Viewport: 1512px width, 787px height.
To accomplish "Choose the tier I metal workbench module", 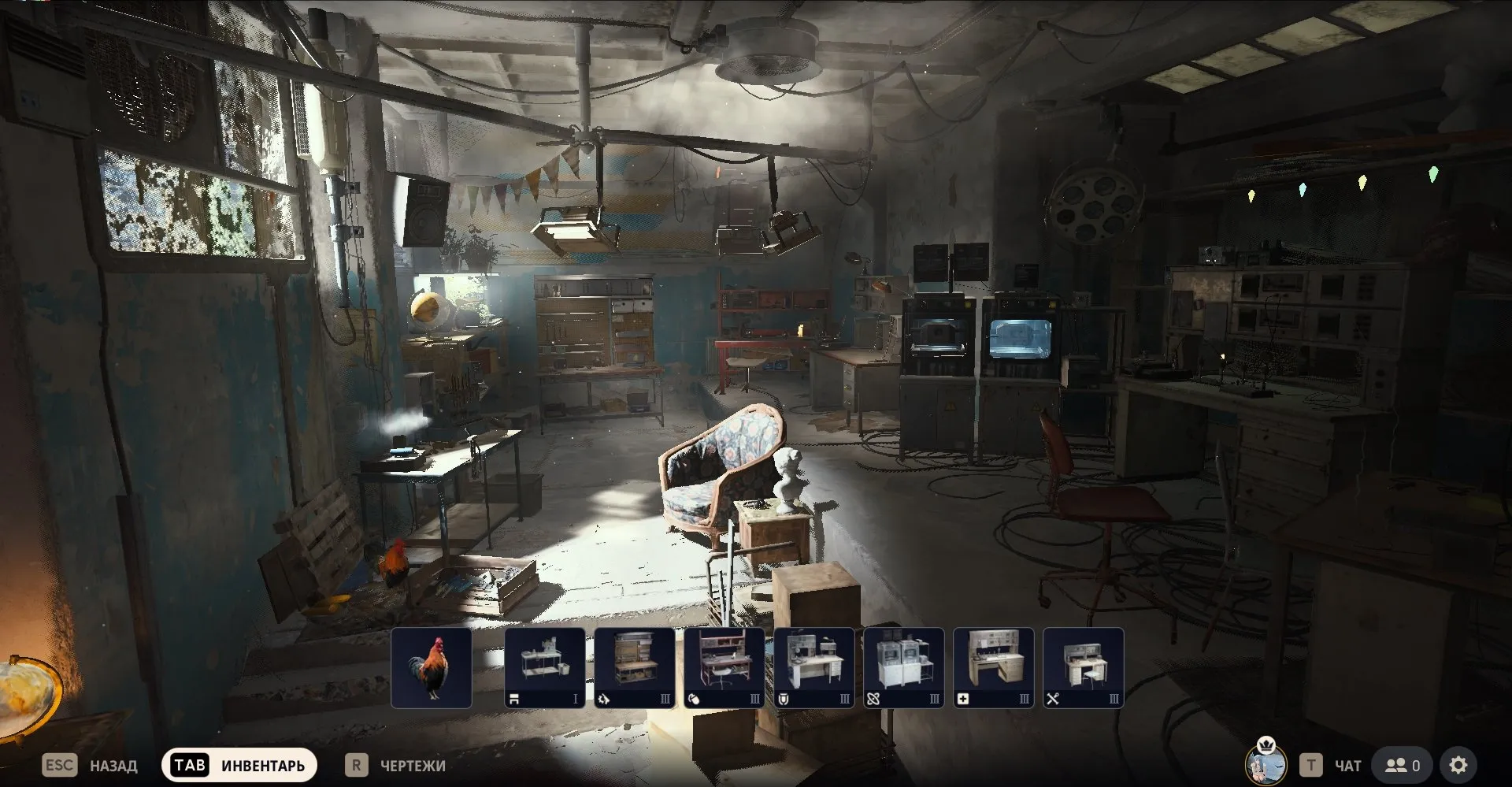I will pos(544,668).
